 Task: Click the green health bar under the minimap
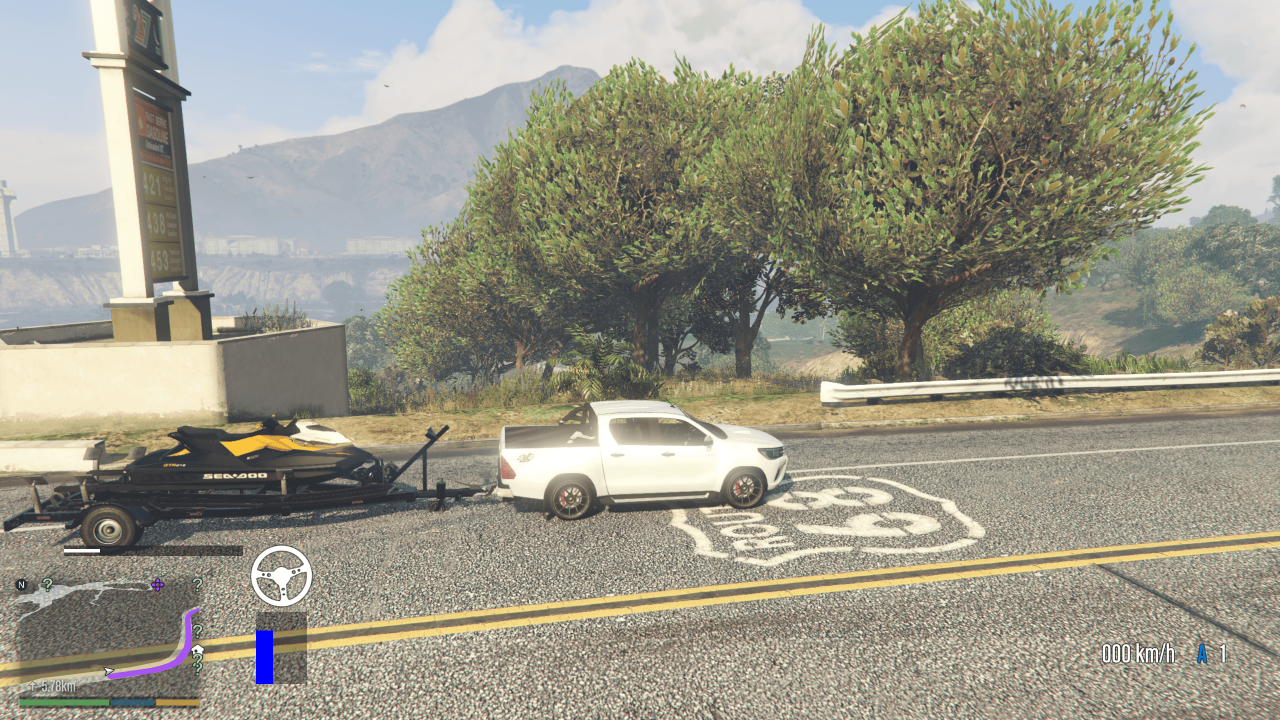65,702
